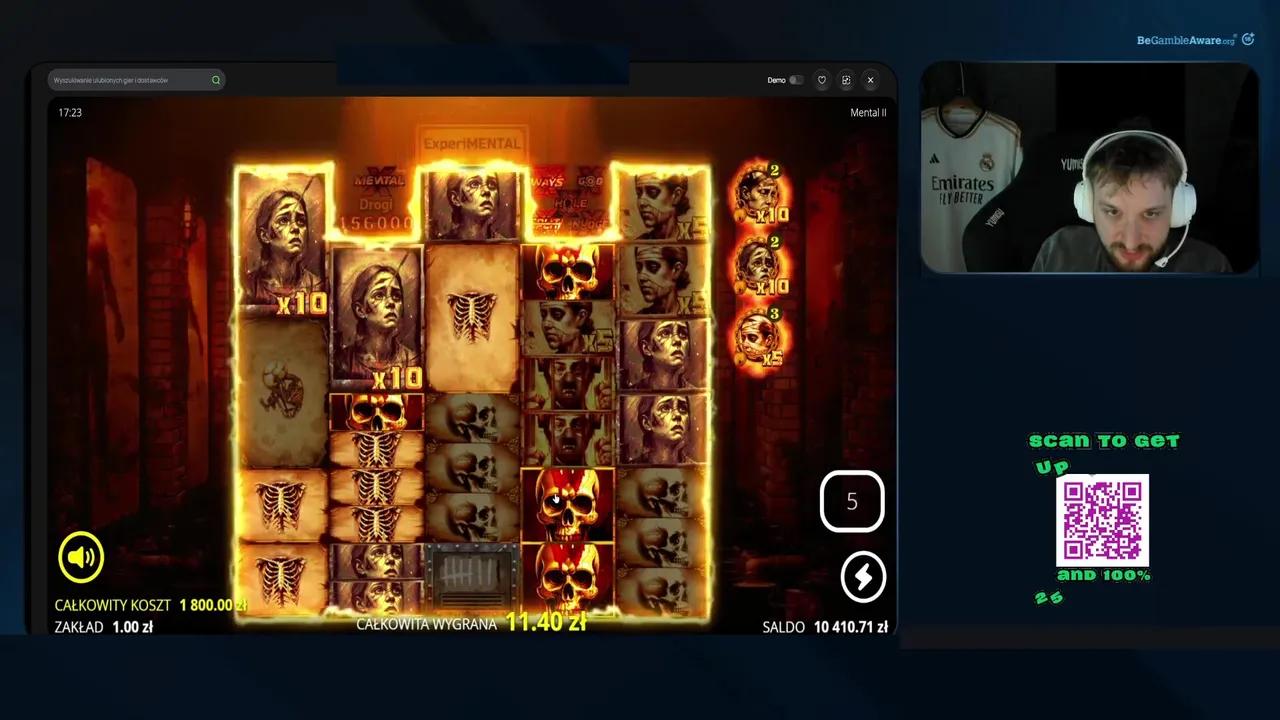This screenshot has width=1280, height=720.
Task: Toggle the Demo mode switch off
Action: 795,80
